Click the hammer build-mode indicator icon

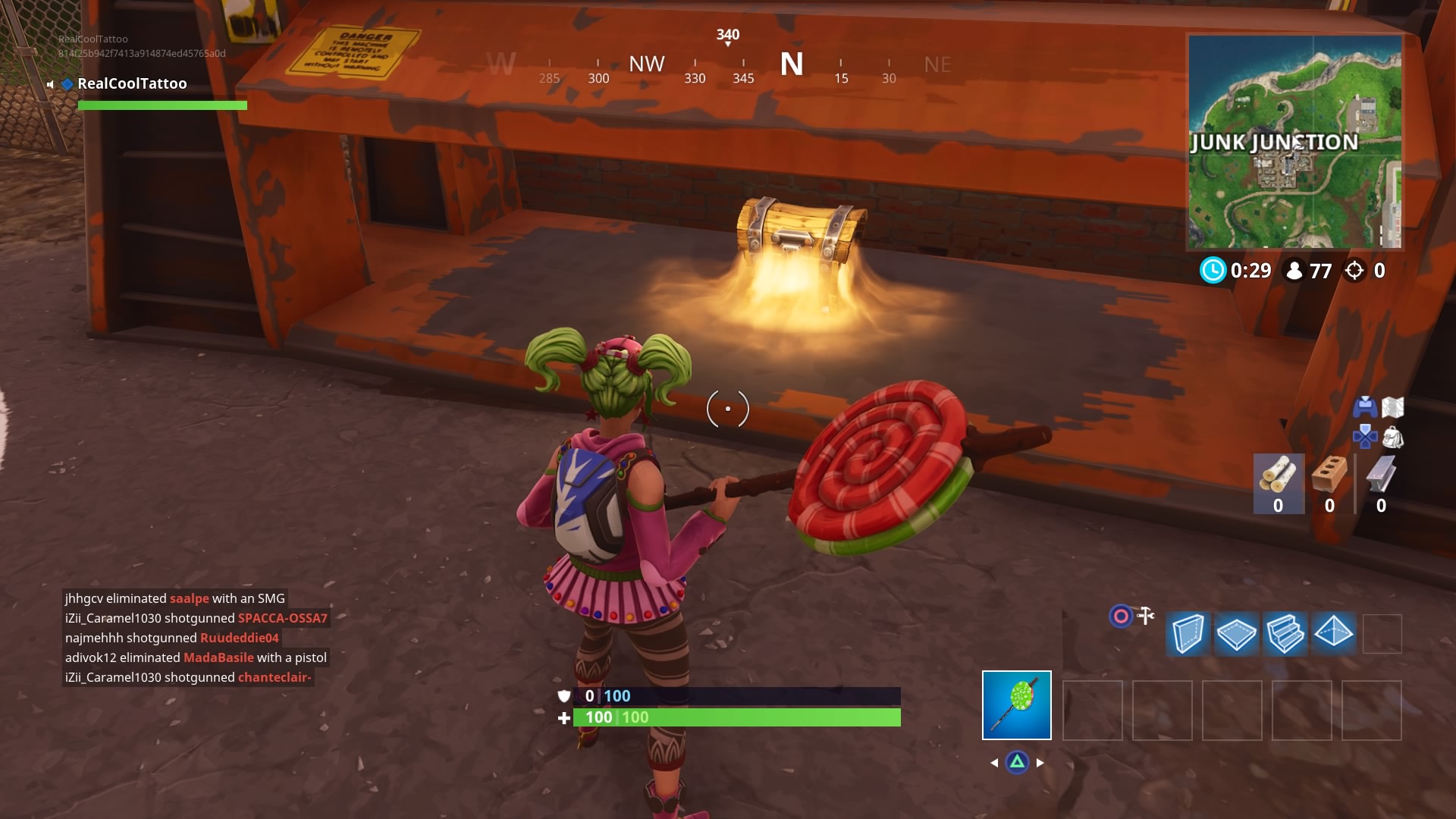tap(1145, 617)
